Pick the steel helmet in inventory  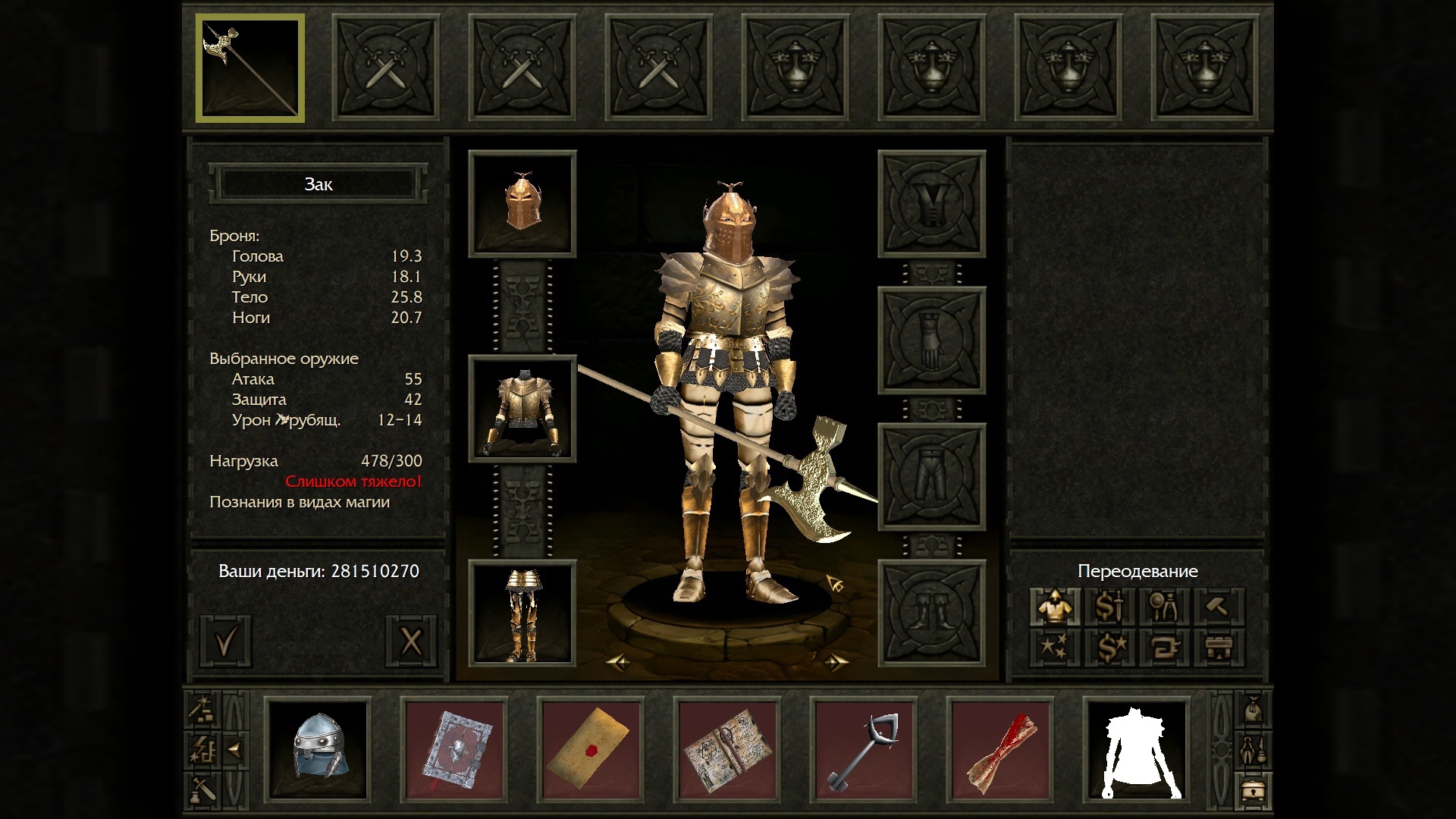coord(318,749)
